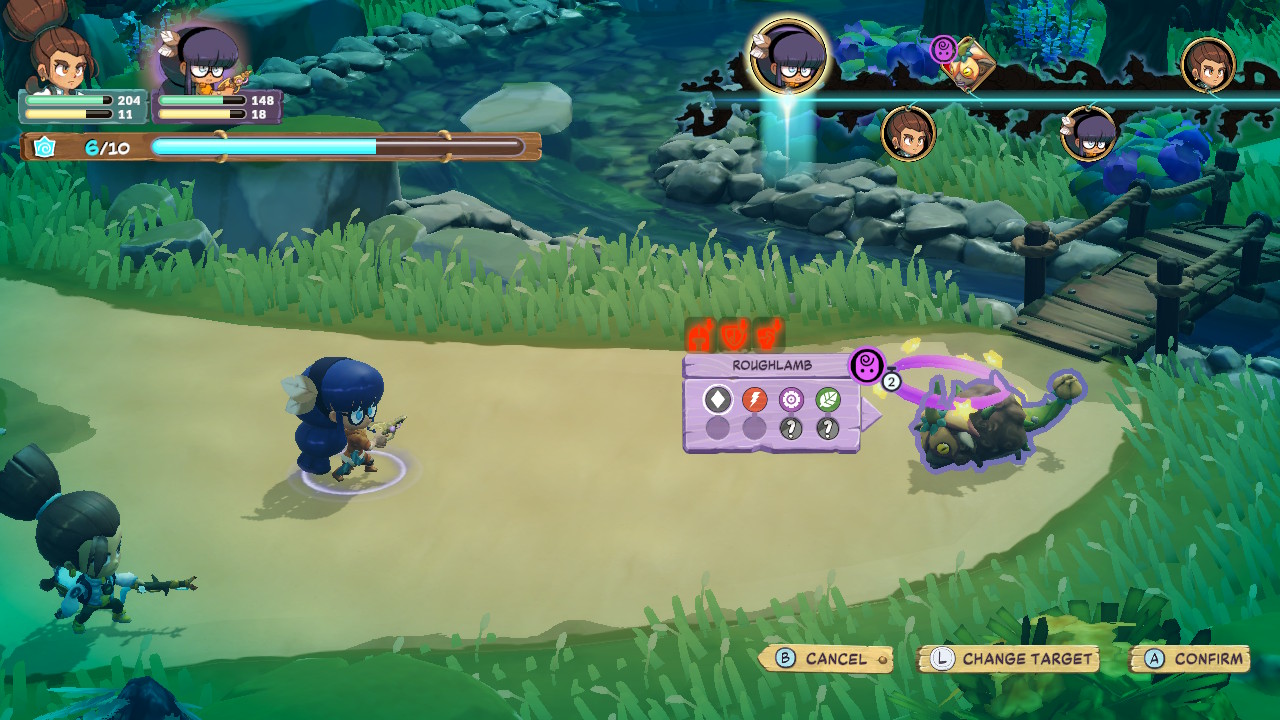Click the brown-haired hero marker at the timeline's end

(x=1208, y=65)
